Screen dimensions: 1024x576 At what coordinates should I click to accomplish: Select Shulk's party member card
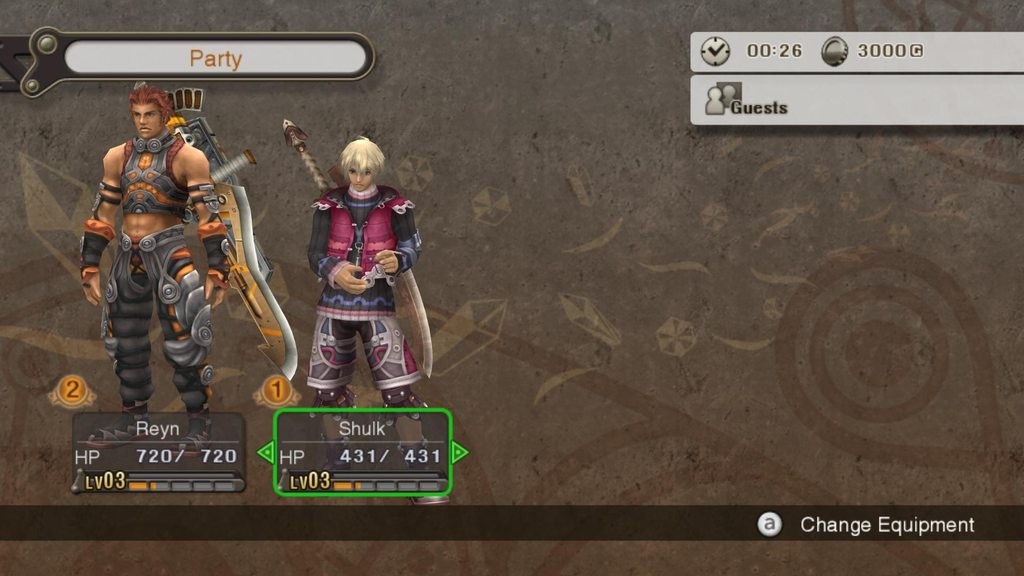click(x=363, y=453)
